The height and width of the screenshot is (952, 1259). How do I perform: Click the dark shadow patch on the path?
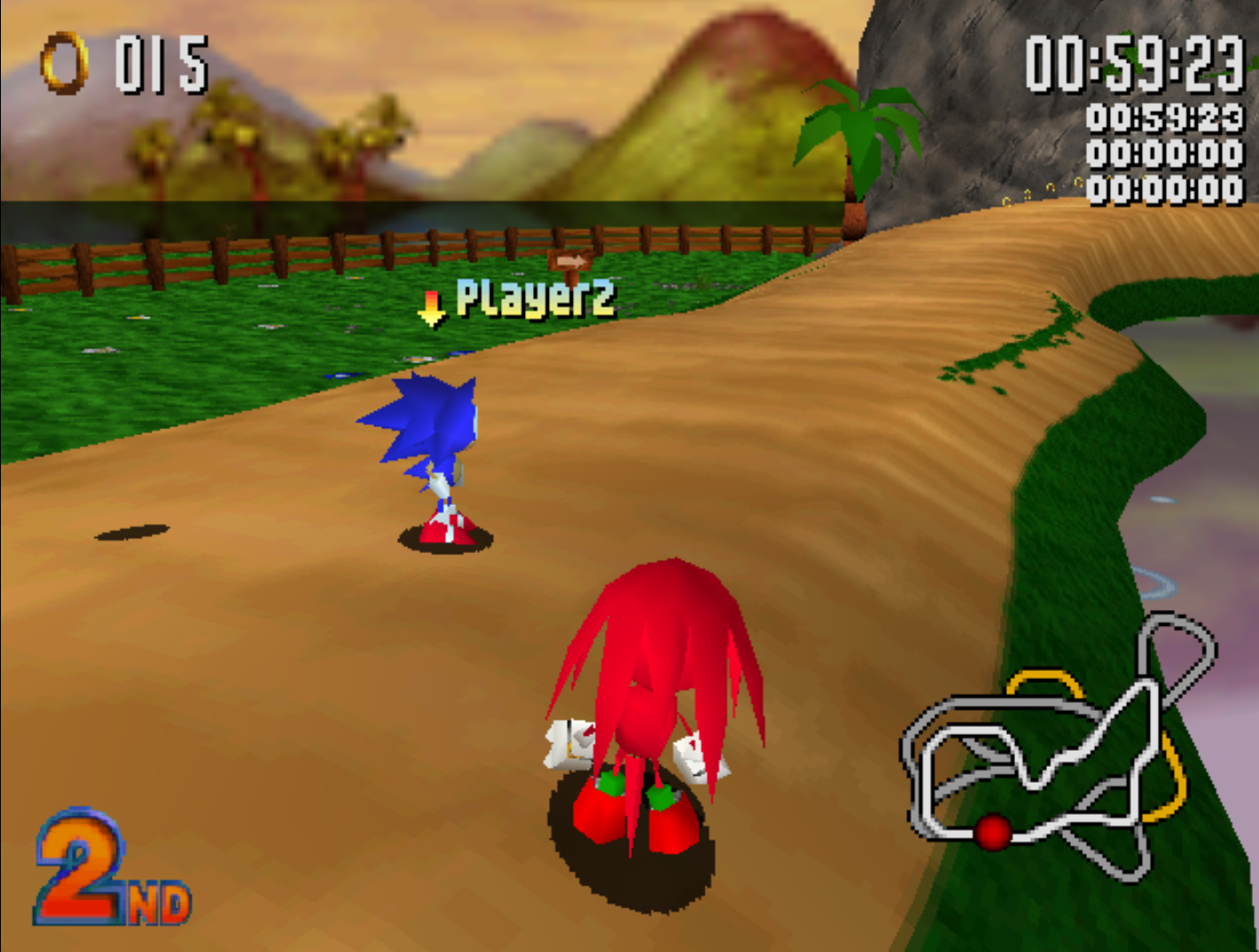(x=133, y=532)
